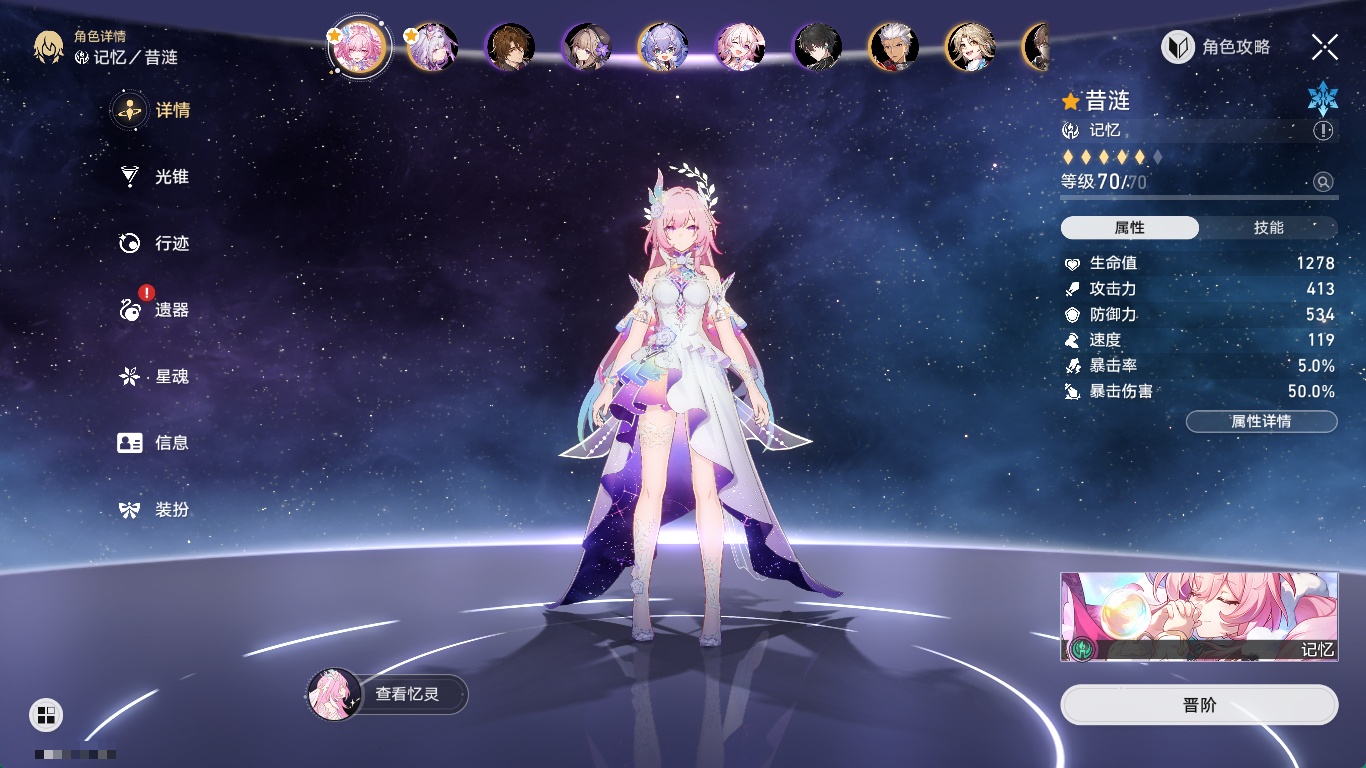The width and height of the screenshot is (1366, 768).
Task: Click 查看忆灵 to view the memosprite
Action: coord(387,694)
